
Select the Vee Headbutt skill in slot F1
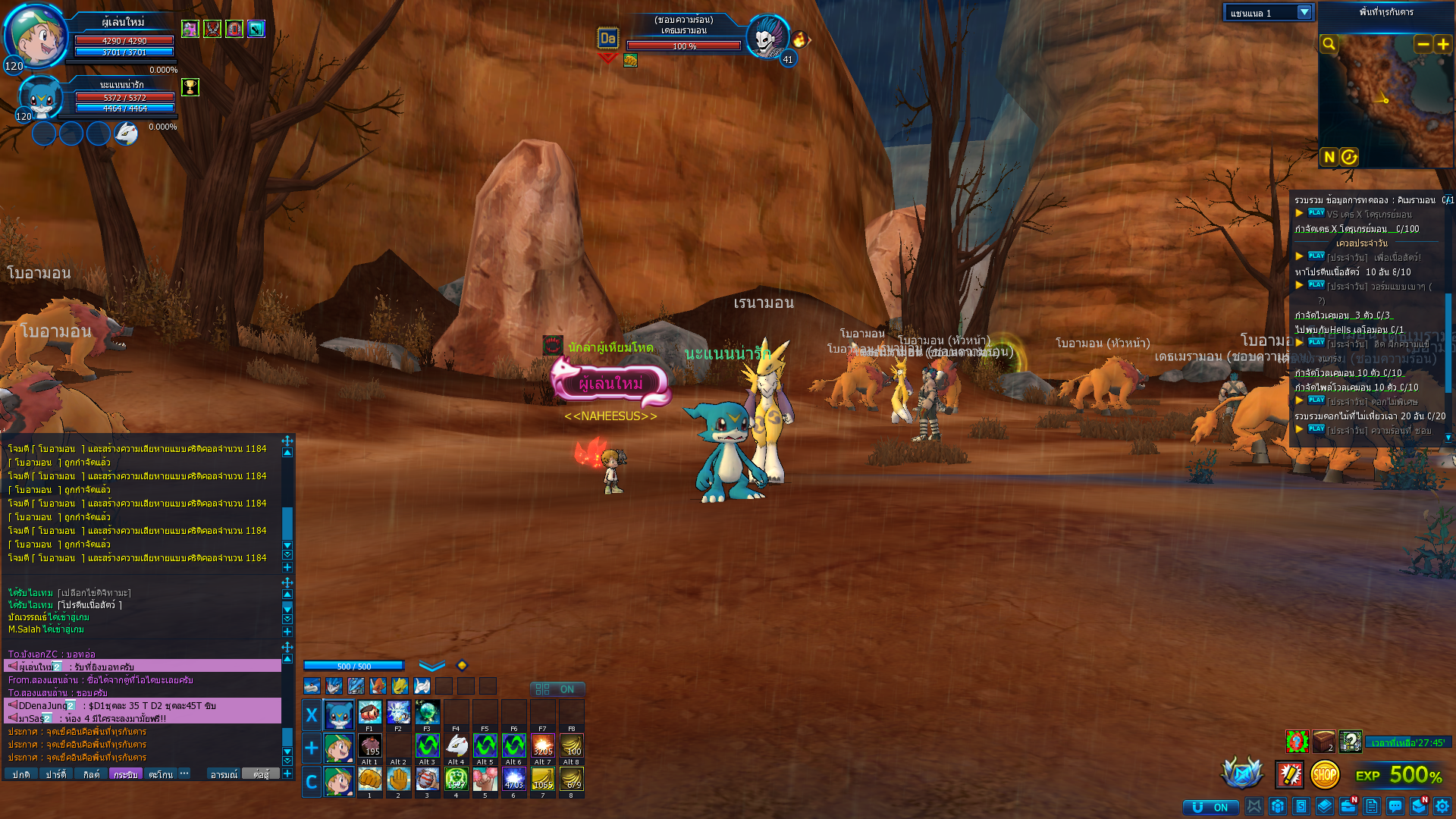(x=369, y=711)
